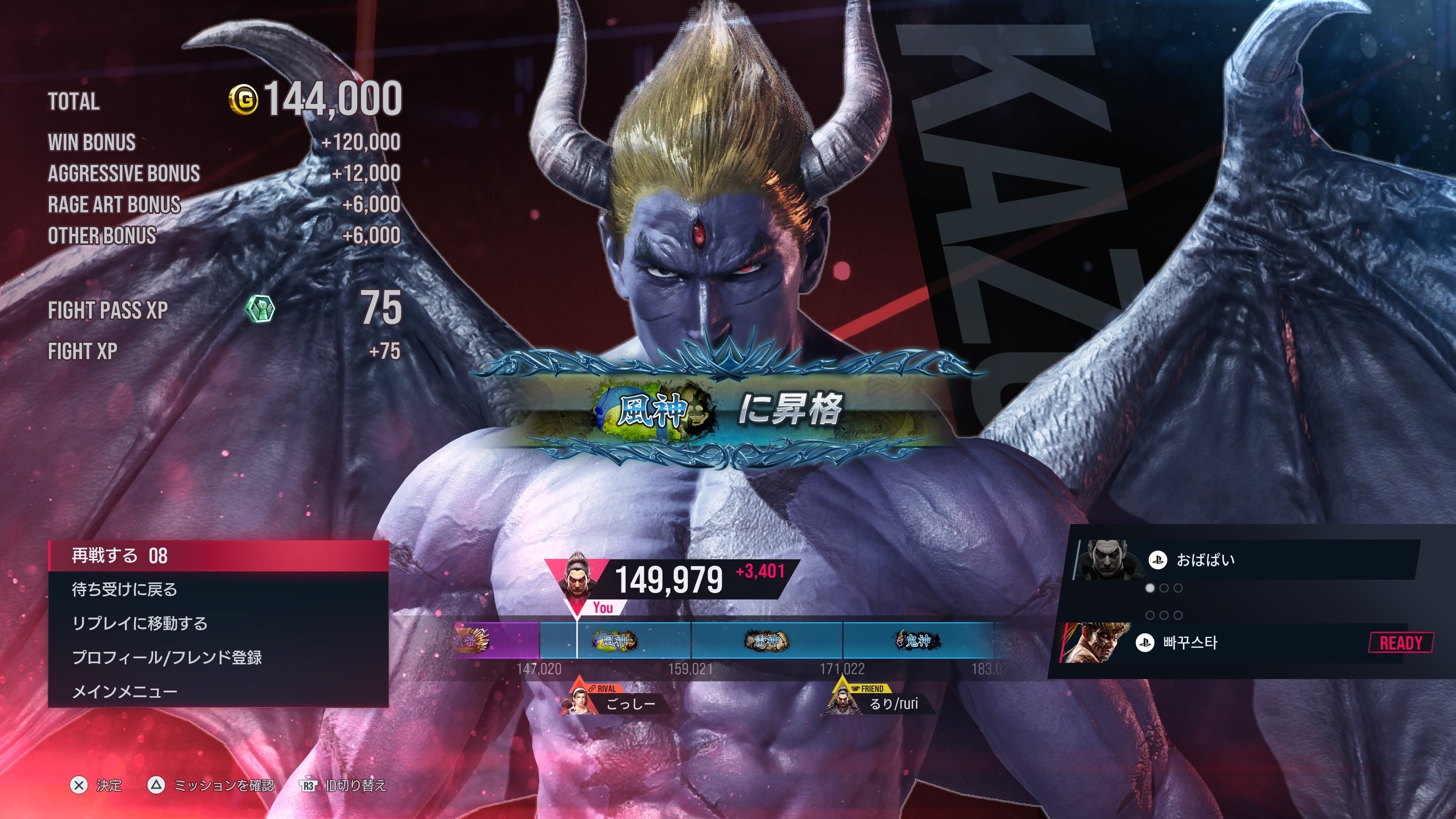Image resolution: width=1456 pixels, height=819 pixels.
Task: Select opponent row 빠꾸스타
Action: 1244,643
